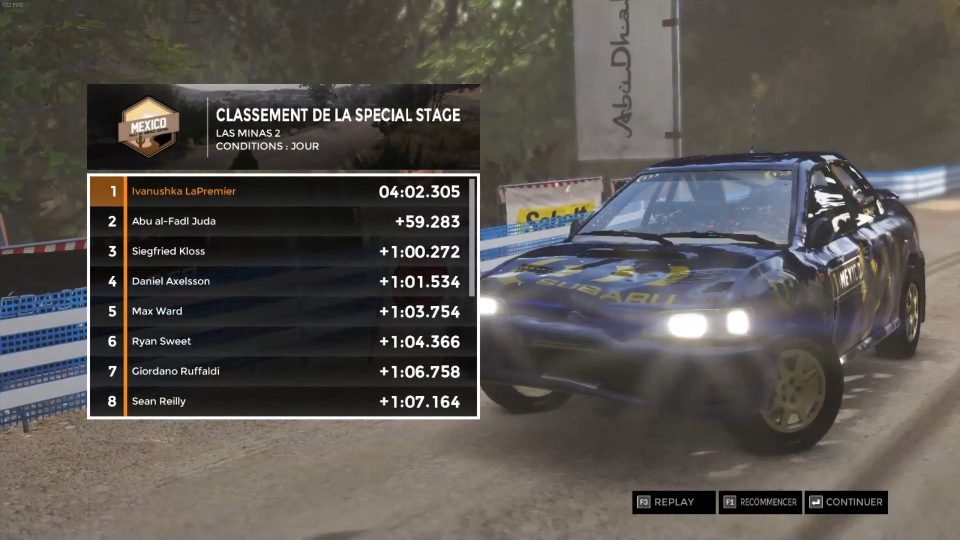Proceed with the Continuer button
This screenshot has width=960, height=540.
tap(847, 502)
